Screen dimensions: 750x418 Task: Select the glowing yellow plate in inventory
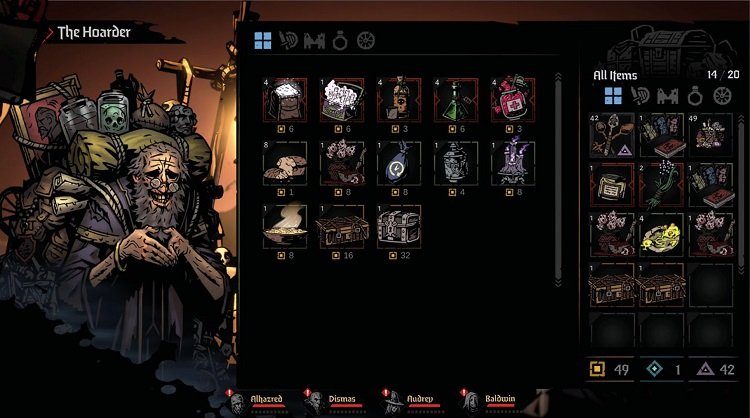pyautogui.click(x=662, y=234)
